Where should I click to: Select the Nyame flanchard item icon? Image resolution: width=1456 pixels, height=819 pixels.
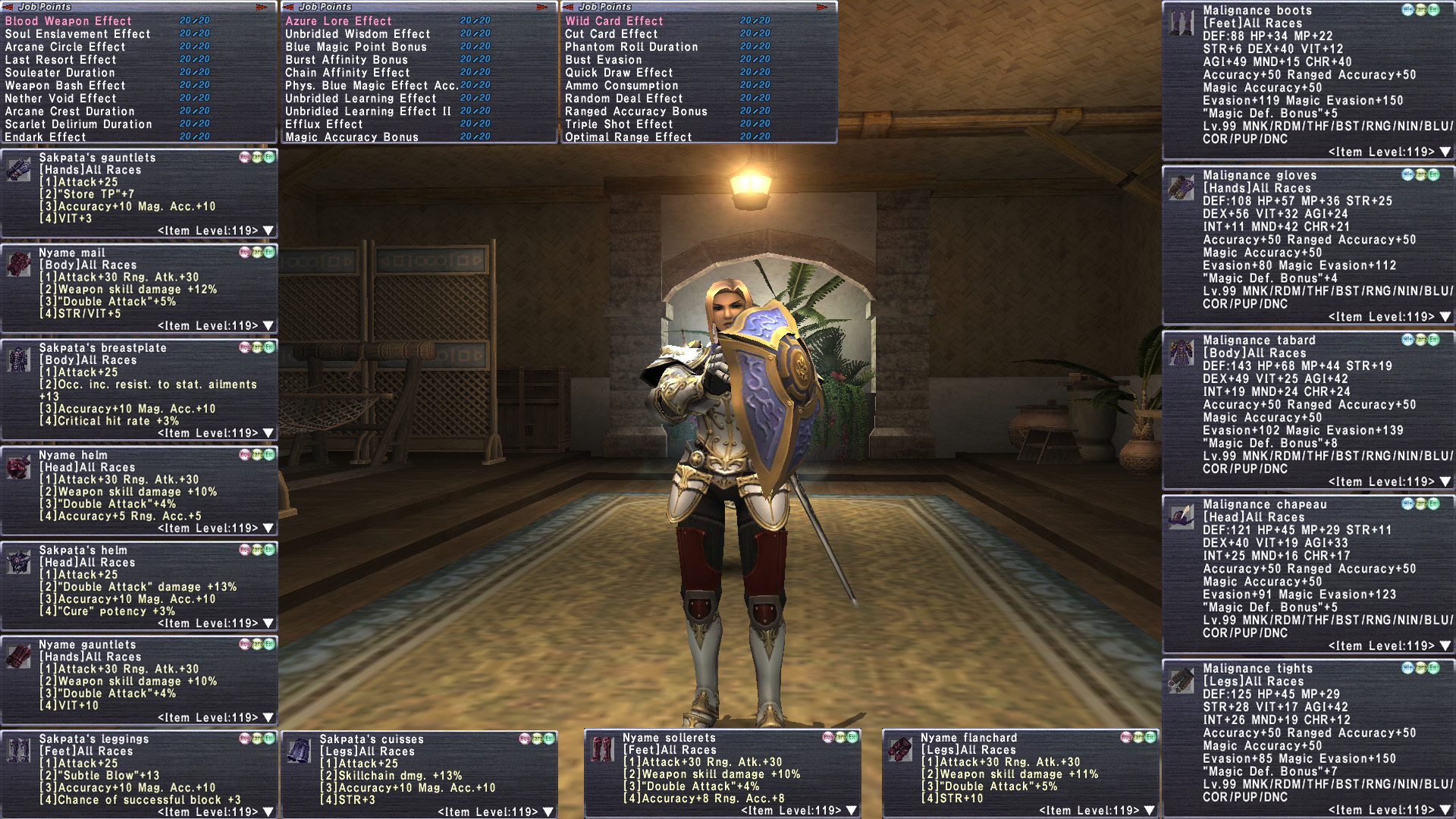tap(901, 749)
